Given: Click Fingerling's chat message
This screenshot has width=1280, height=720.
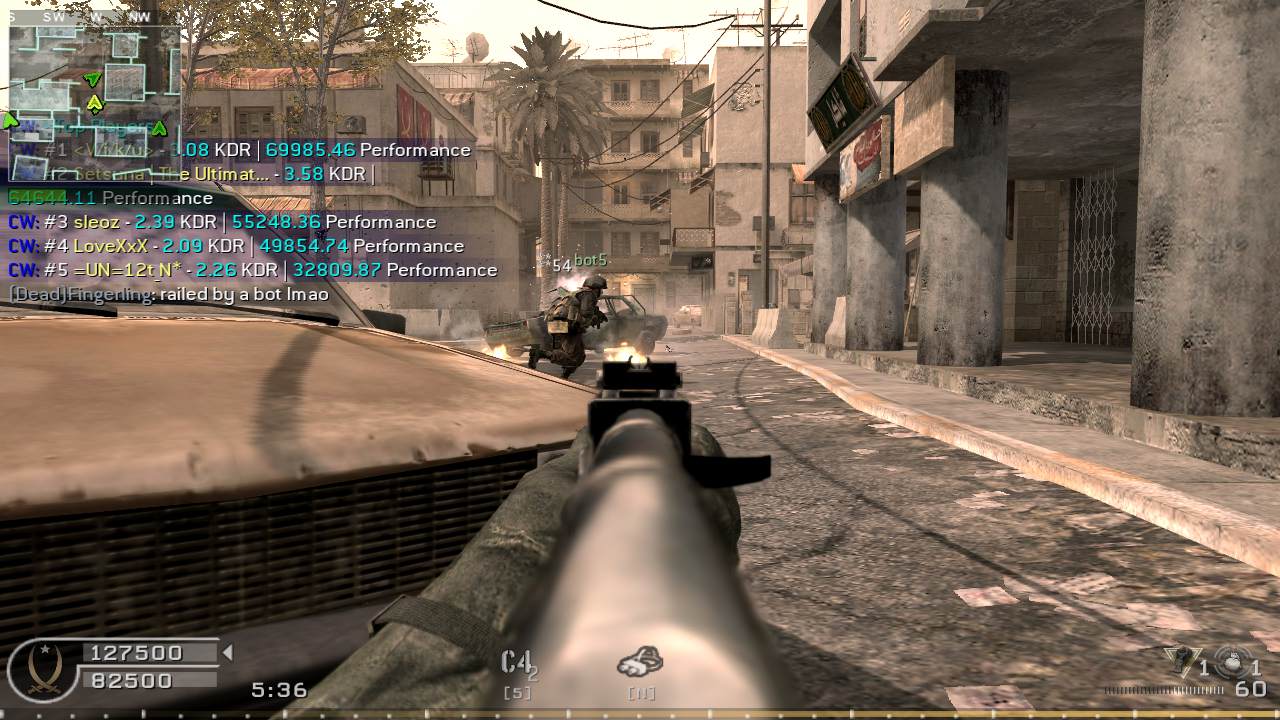Looking at the screenshot, I should pos(169,295).
